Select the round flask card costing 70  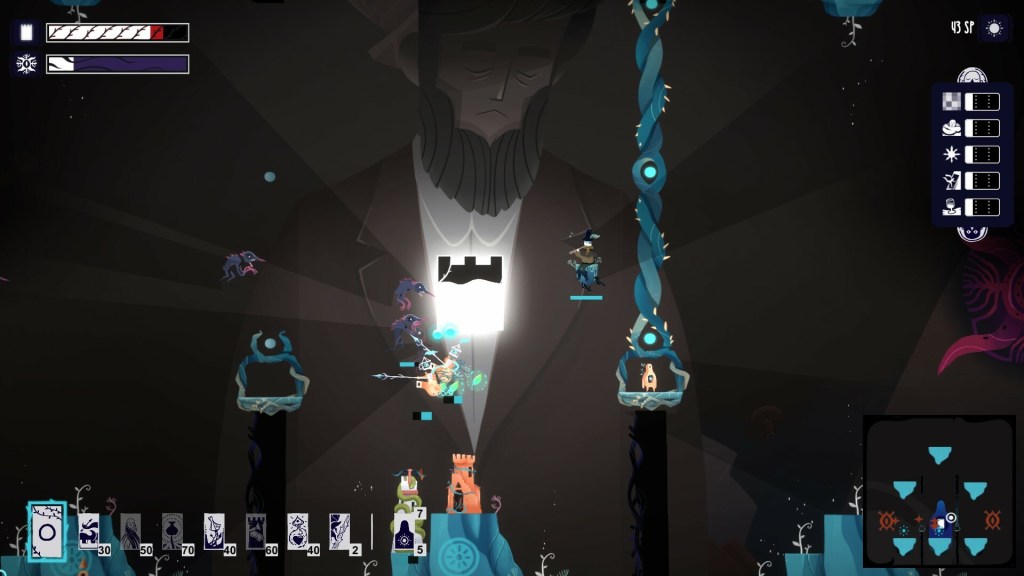tap(172, 531)
